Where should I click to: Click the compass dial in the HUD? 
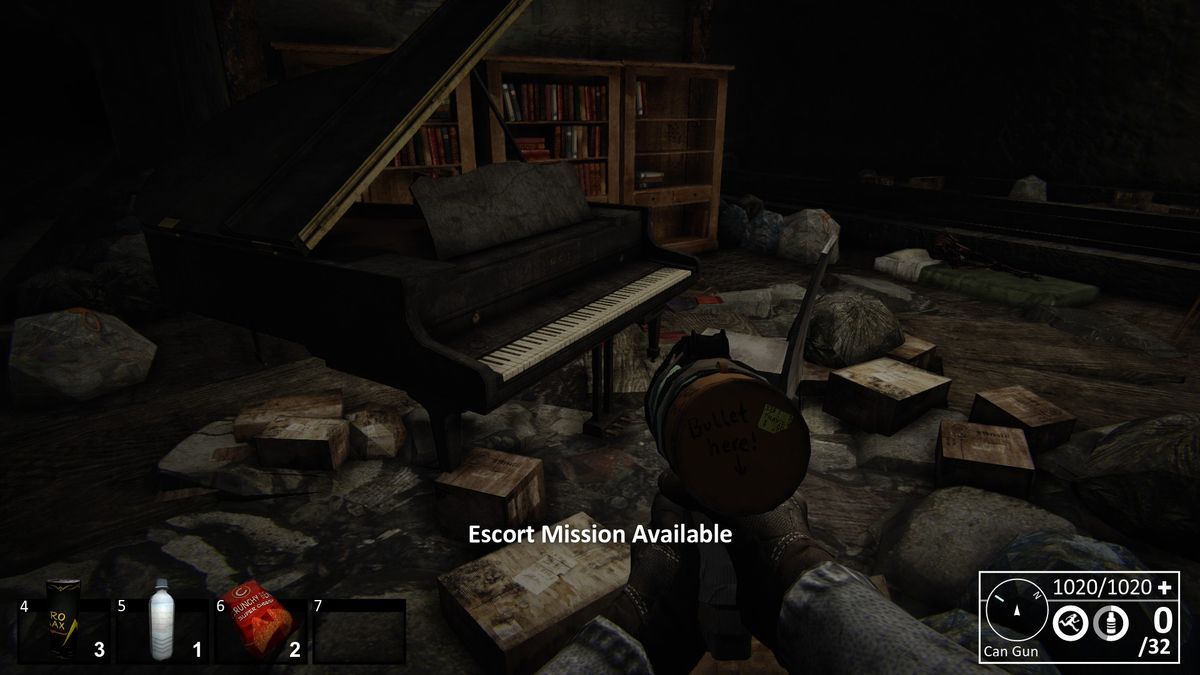tap(1015, 611)
